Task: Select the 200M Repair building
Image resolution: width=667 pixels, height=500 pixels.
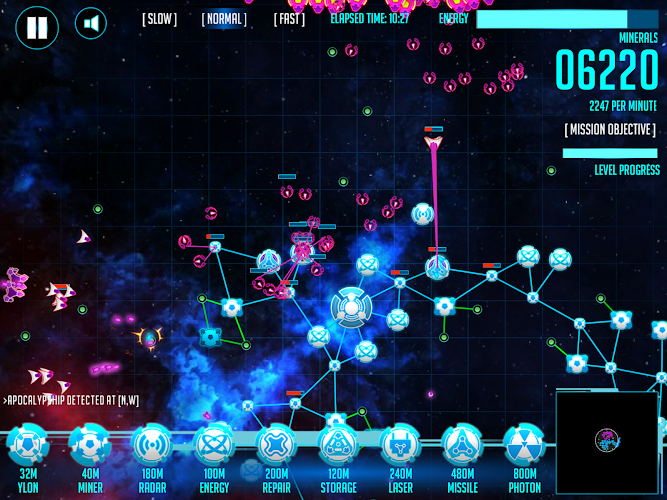Action: (x=275, y=445)
